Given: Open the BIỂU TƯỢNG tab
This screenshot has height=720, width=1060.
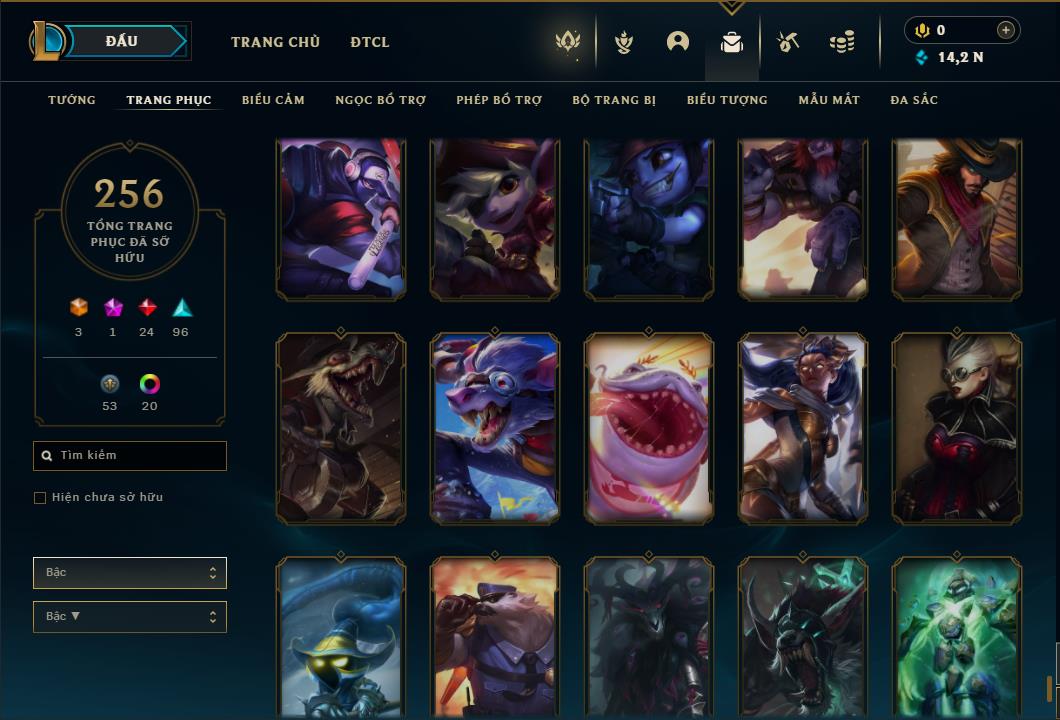Looking at the screenshot, I should [x=727, y=100].
